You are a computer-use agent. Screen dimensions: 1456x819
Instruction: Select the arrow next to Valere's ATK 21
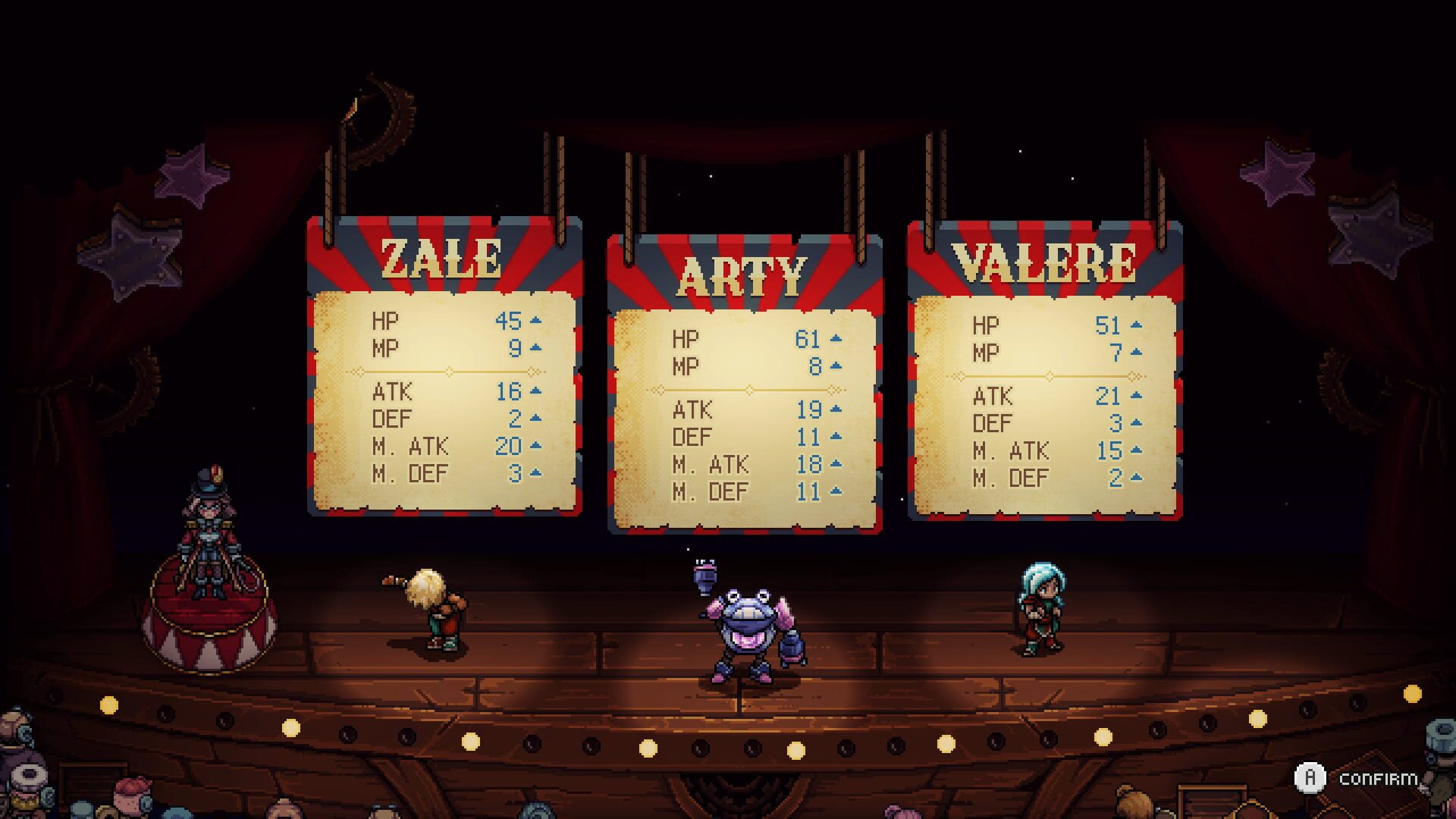pos(1135,397)
